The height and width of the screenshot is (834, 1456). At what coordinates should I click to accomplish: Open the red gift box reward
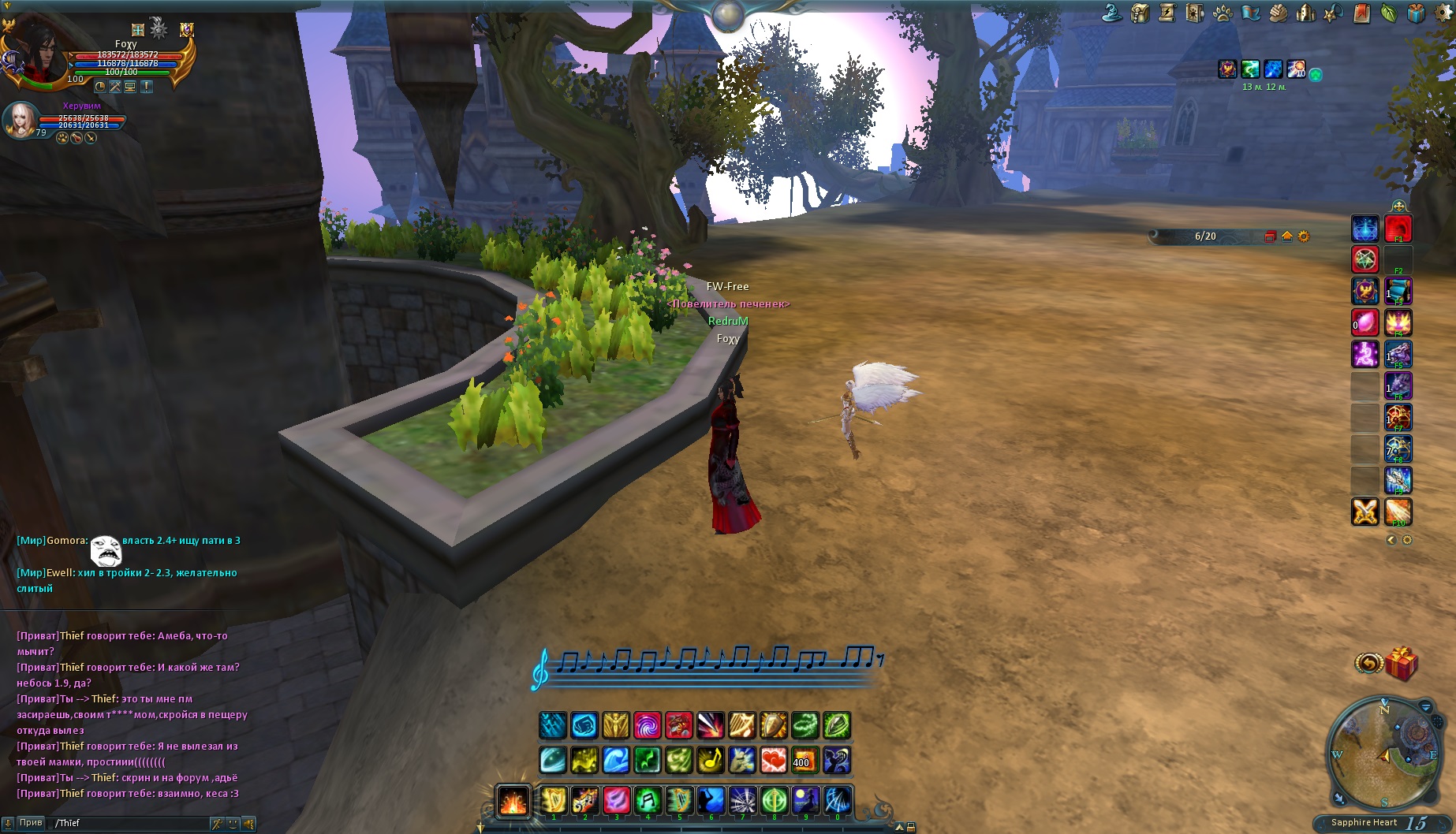click(x=1401, y=664)
